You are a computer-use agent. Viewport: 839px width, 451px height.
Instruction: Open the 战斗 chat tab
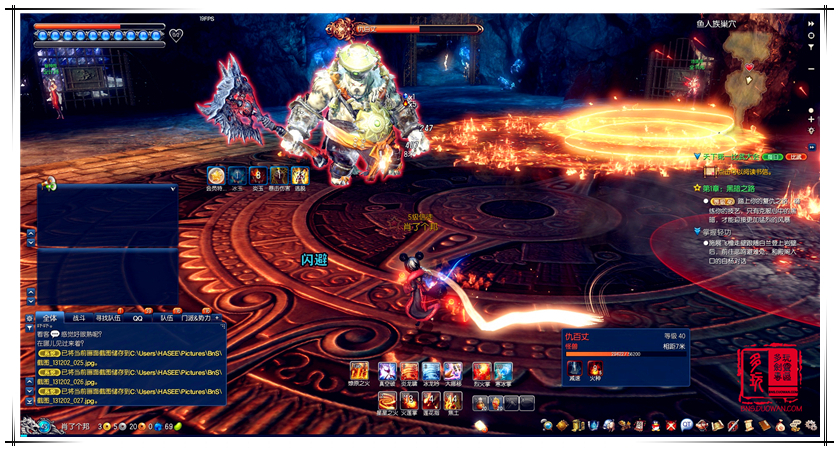point(78,316)
